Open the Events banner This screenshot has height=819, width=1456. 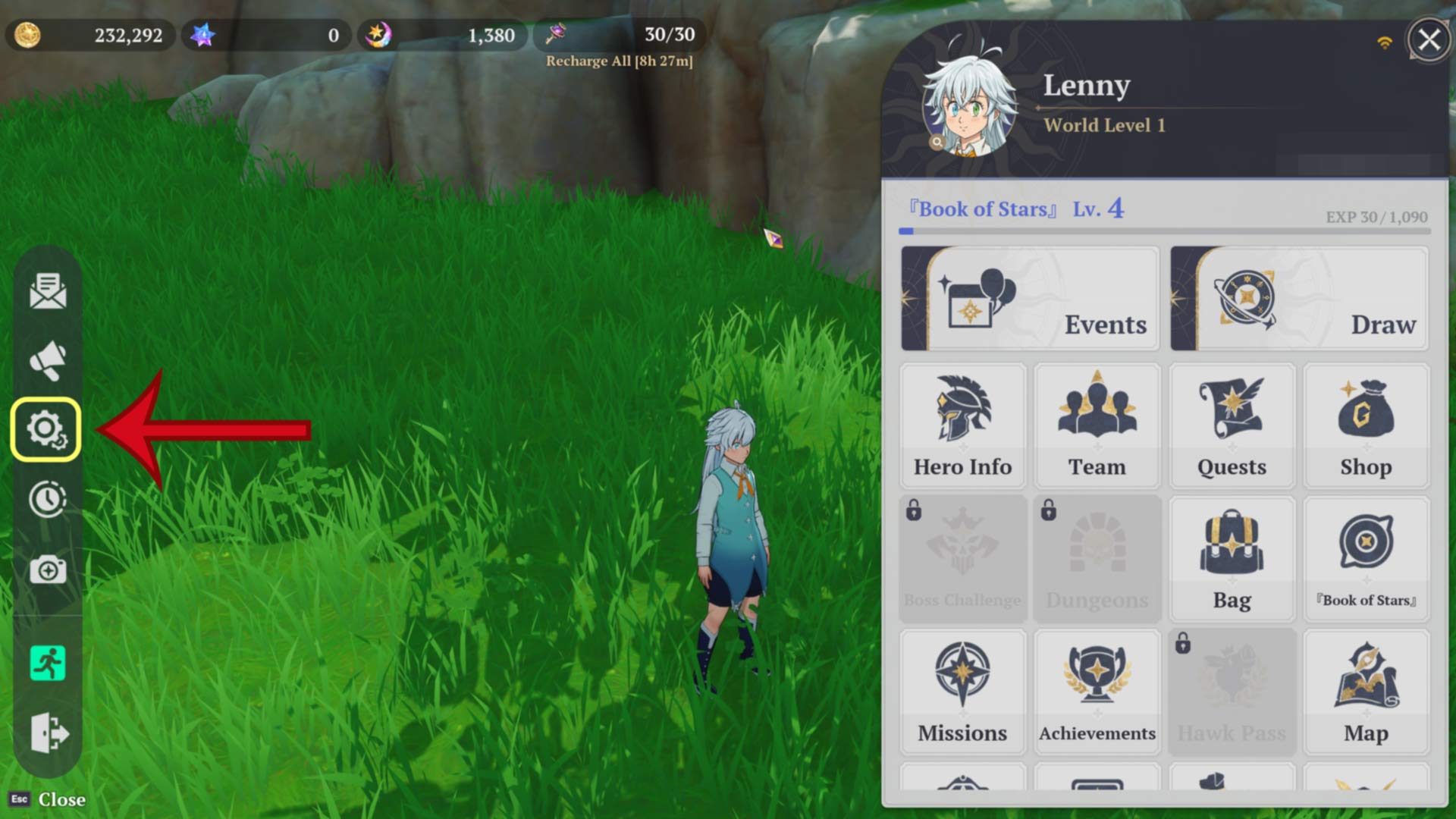[1029, 300]
